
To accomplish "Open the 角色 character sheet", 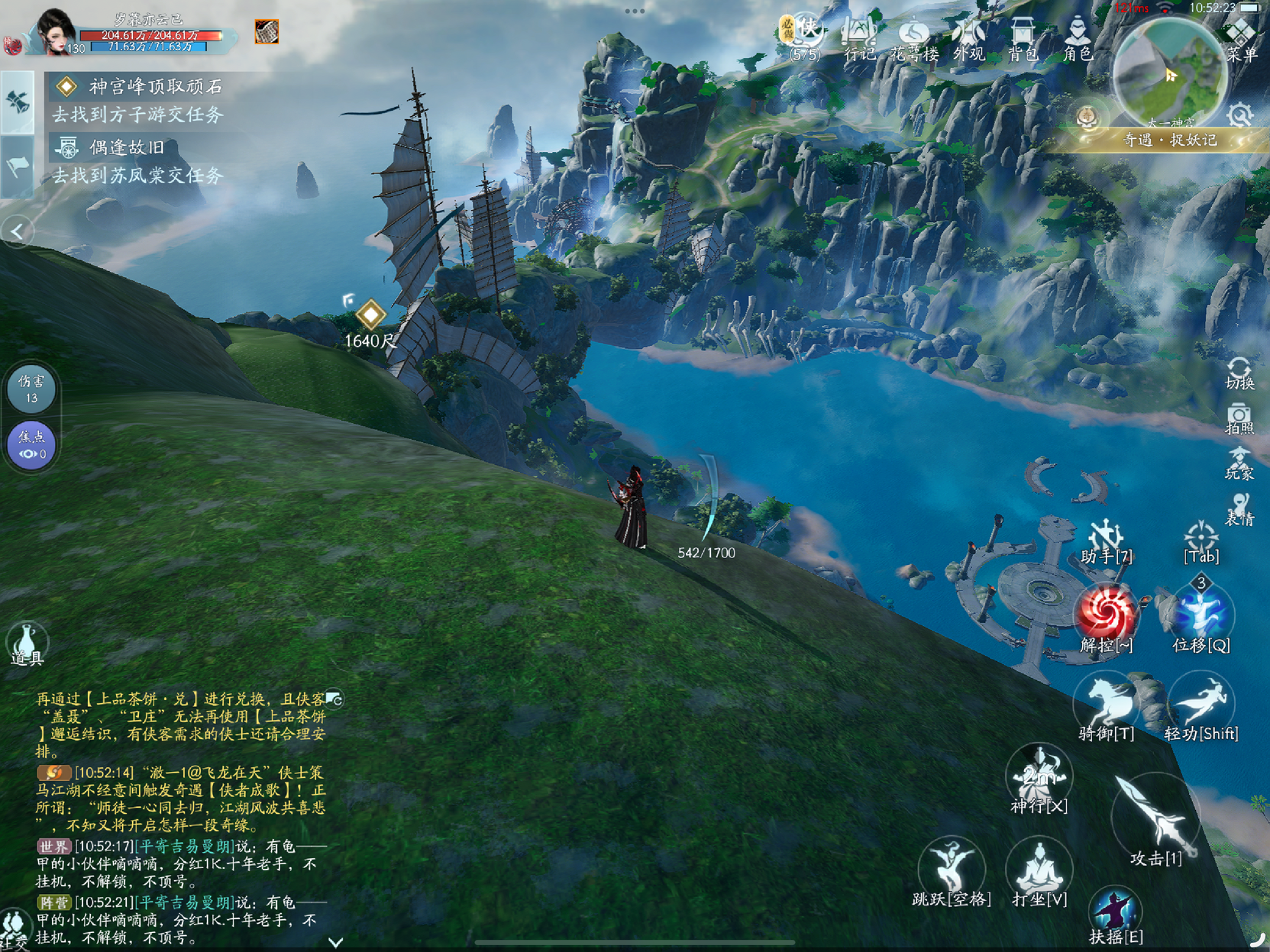I will tap(1078, 38).
